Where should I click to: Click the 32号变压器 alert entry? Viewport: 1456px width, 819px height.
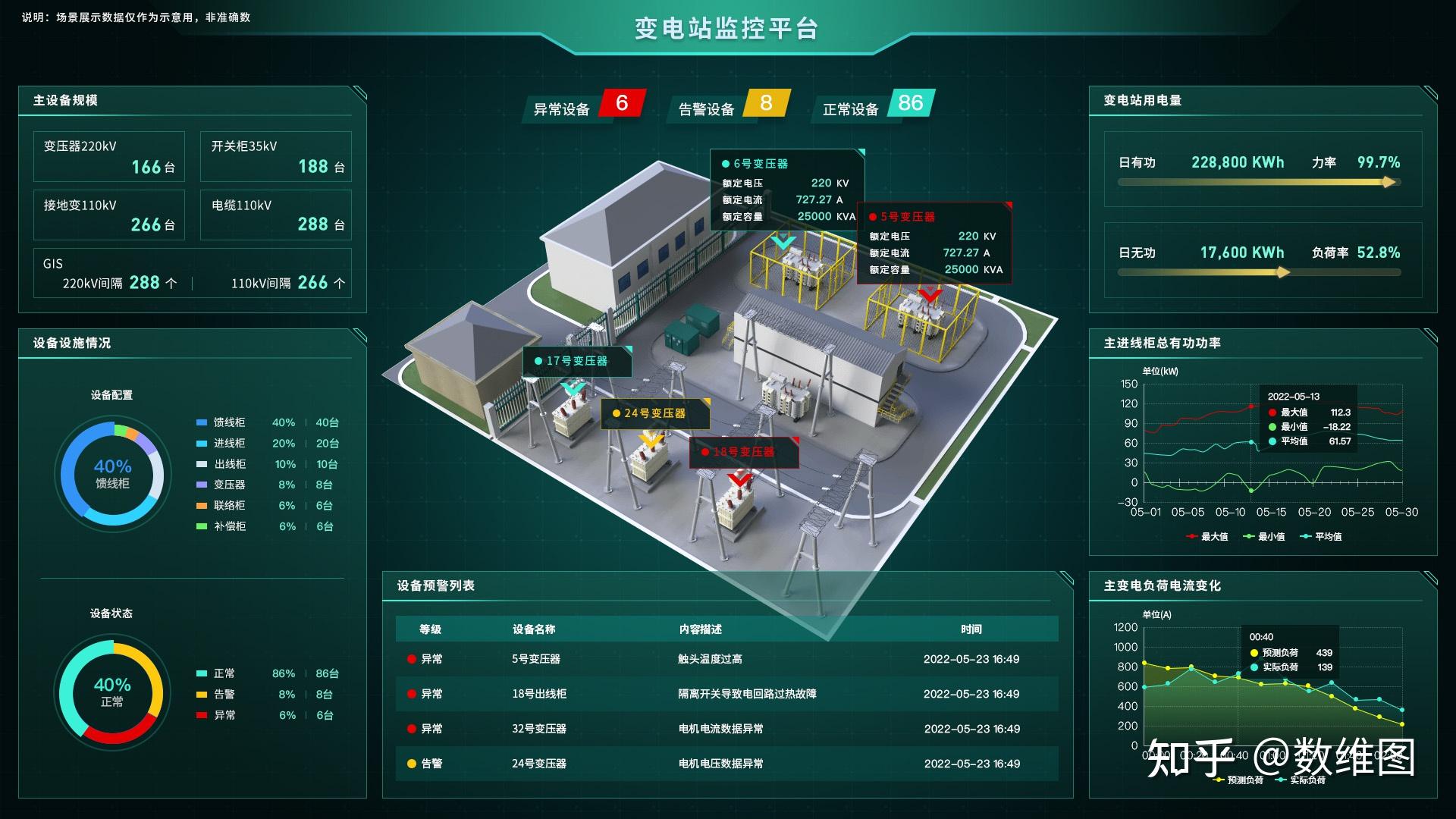540,729
